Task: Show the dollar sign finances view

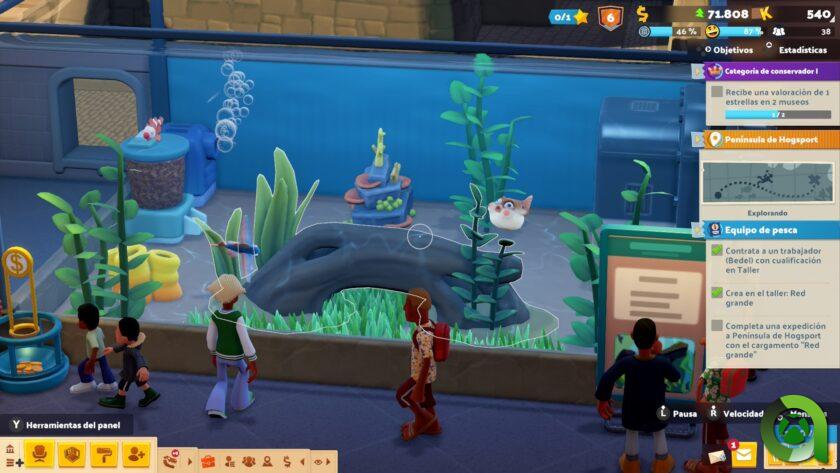Action: coord(288,461)
